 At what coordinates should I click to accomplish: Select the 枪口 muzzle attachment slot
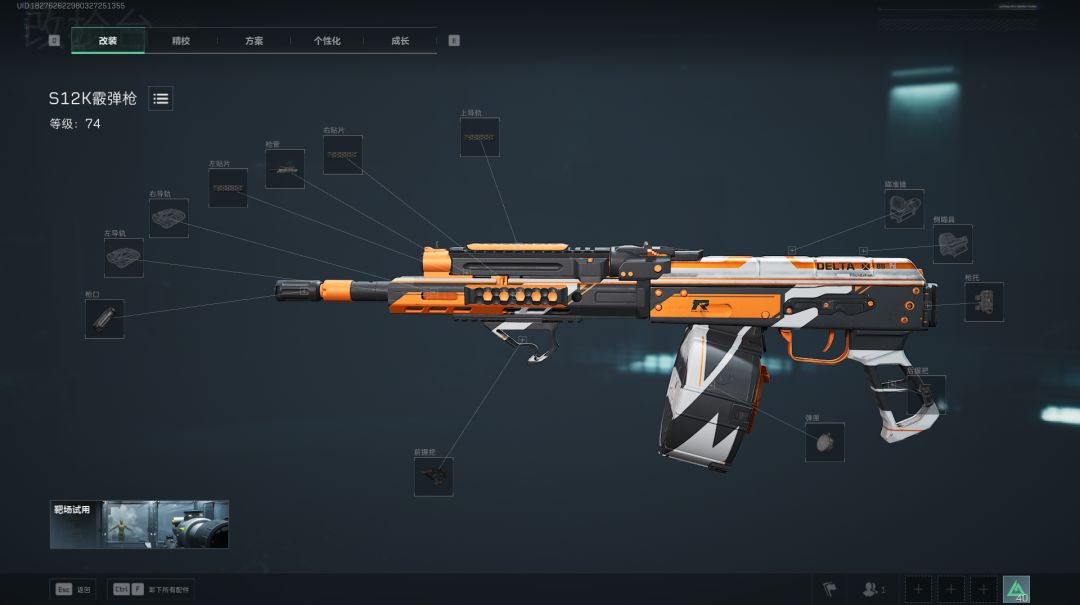(x=104, y=318)
